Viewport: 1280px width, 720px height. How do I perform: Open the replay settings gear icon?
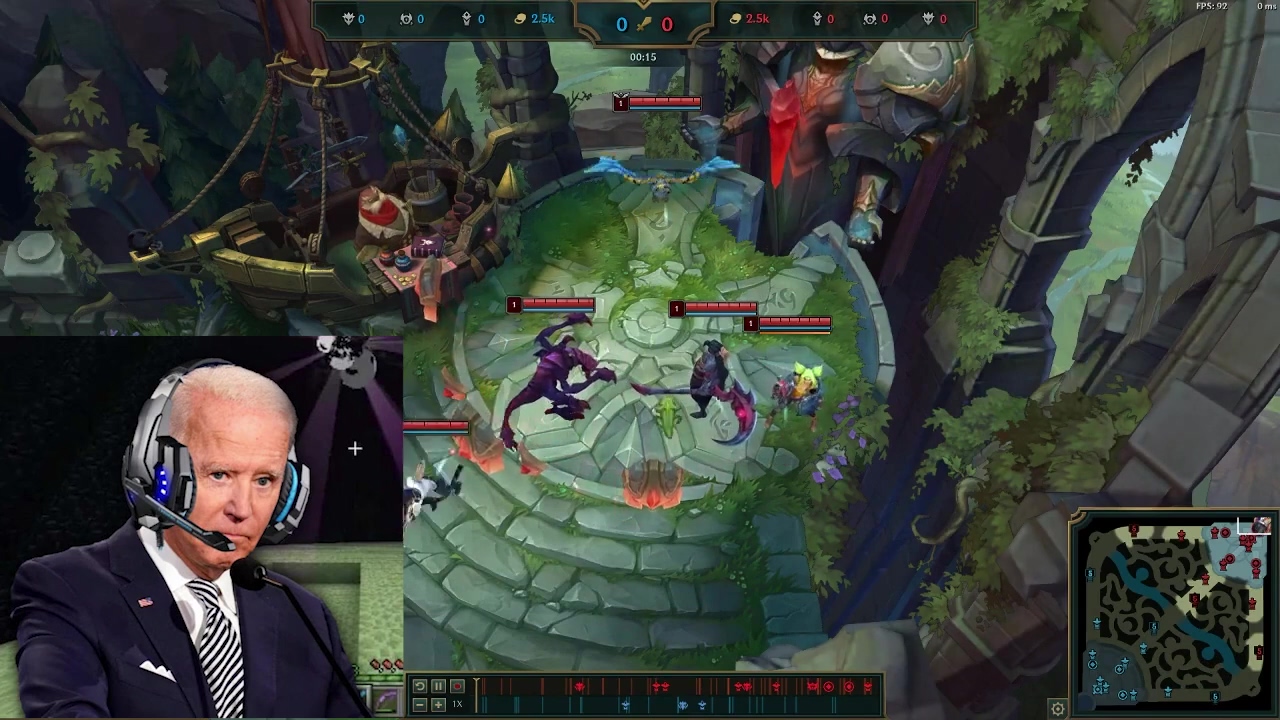[1057, 707]
